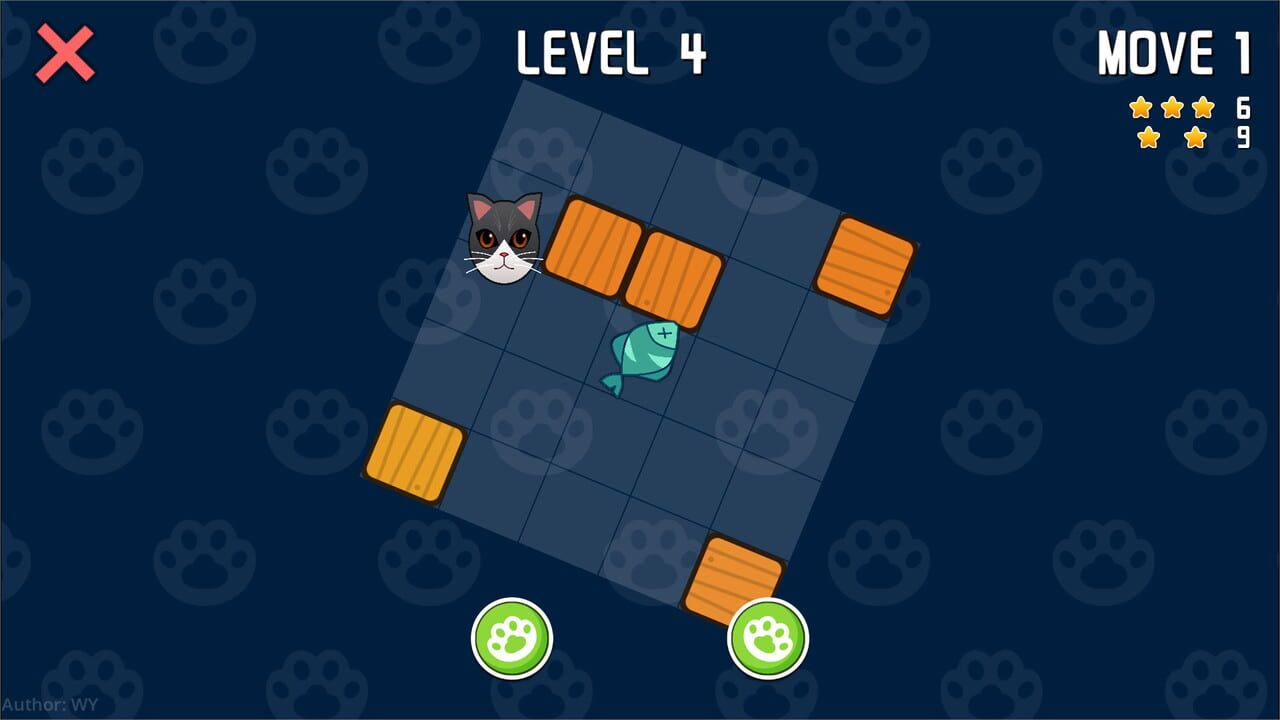Click the yellow crate on the left side
Viewport: 1280px width, 720px height.
pyautogui.click(x=417, y=452)
